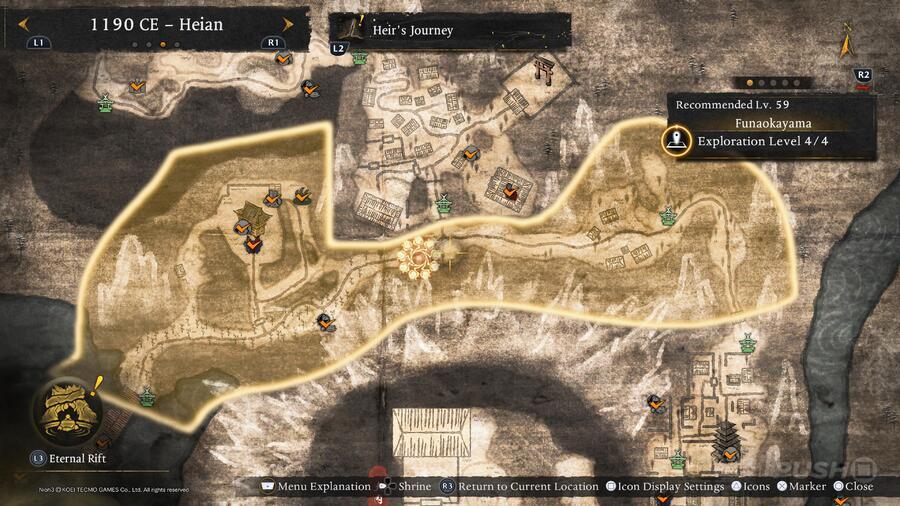900x506 pixels.
Task: Select the glowing golden flower map marker
Action: tap(417, 257)
